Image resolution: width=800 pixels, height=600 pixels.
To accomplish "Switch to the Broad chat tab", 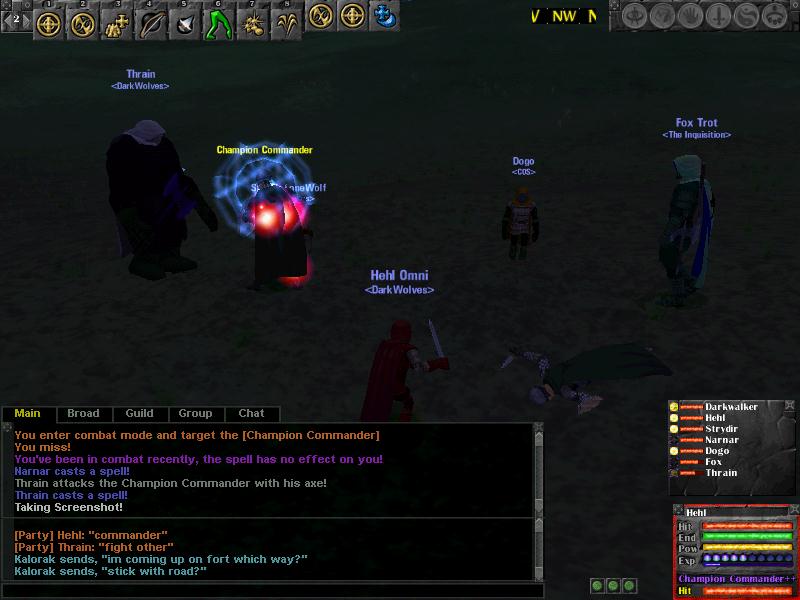I will coord(83,413).
